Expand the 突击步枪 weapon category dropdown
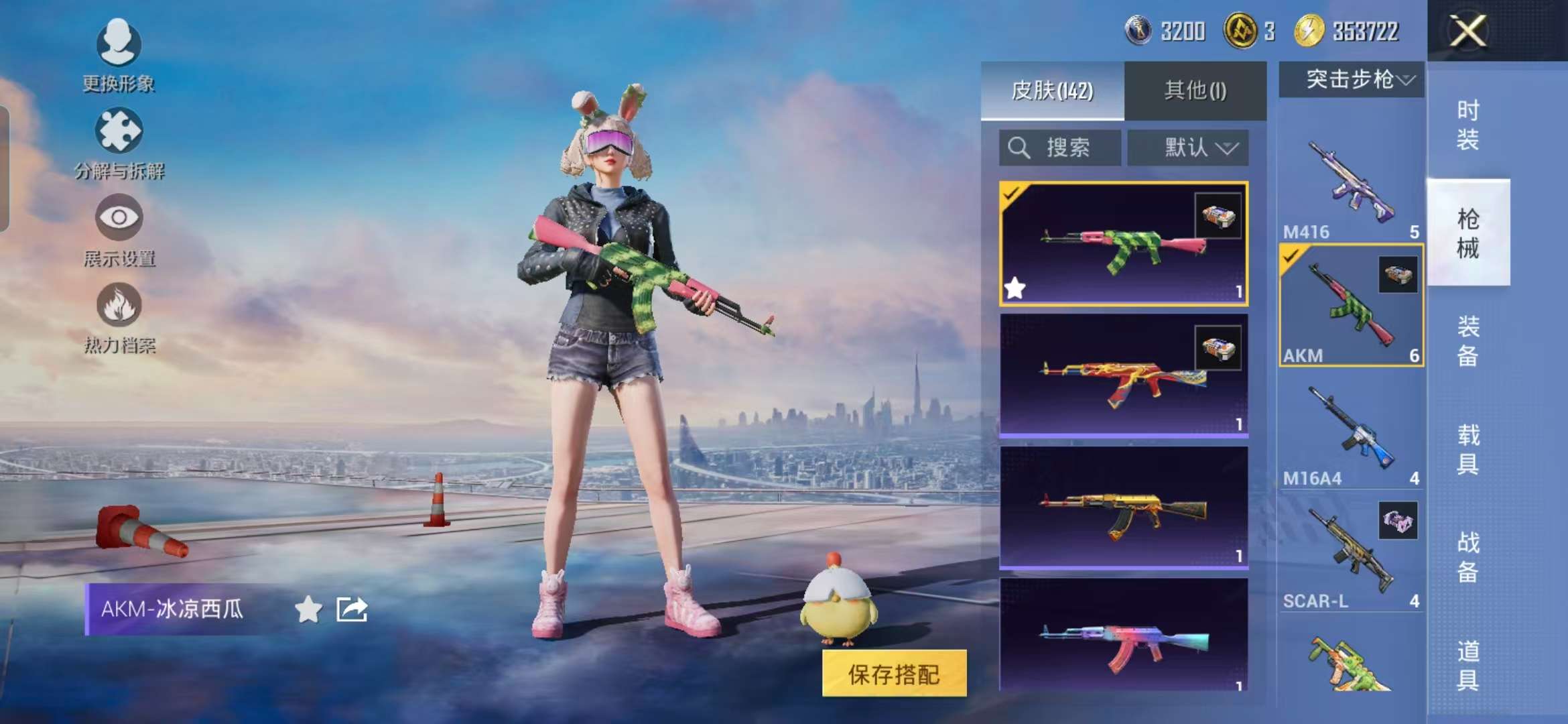Viewport: 1568px width, 724px height. 1350,80
